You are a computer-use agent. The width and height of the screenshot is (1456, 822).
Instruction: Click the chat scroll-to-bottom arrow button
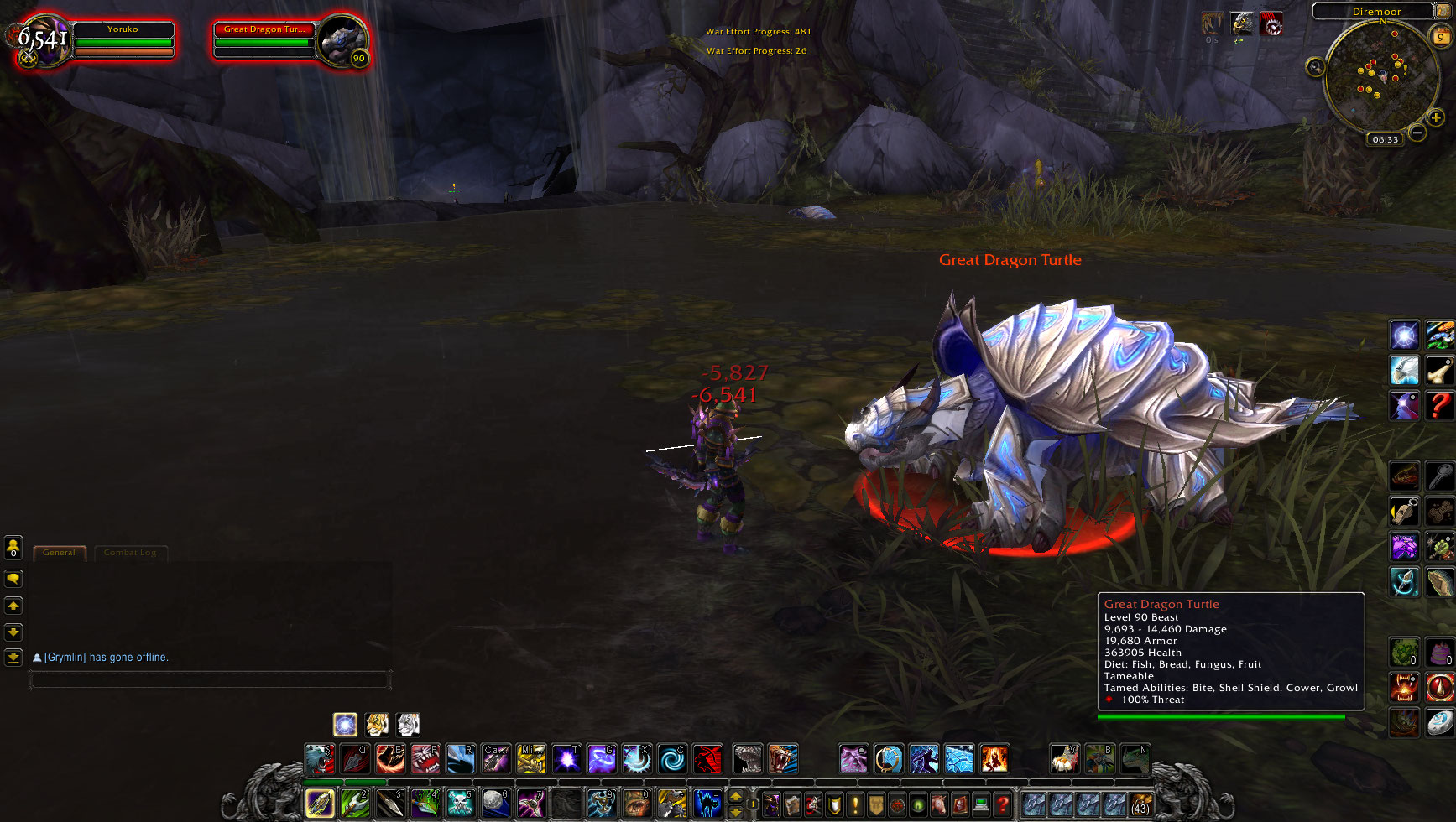[x=13, y=658]
